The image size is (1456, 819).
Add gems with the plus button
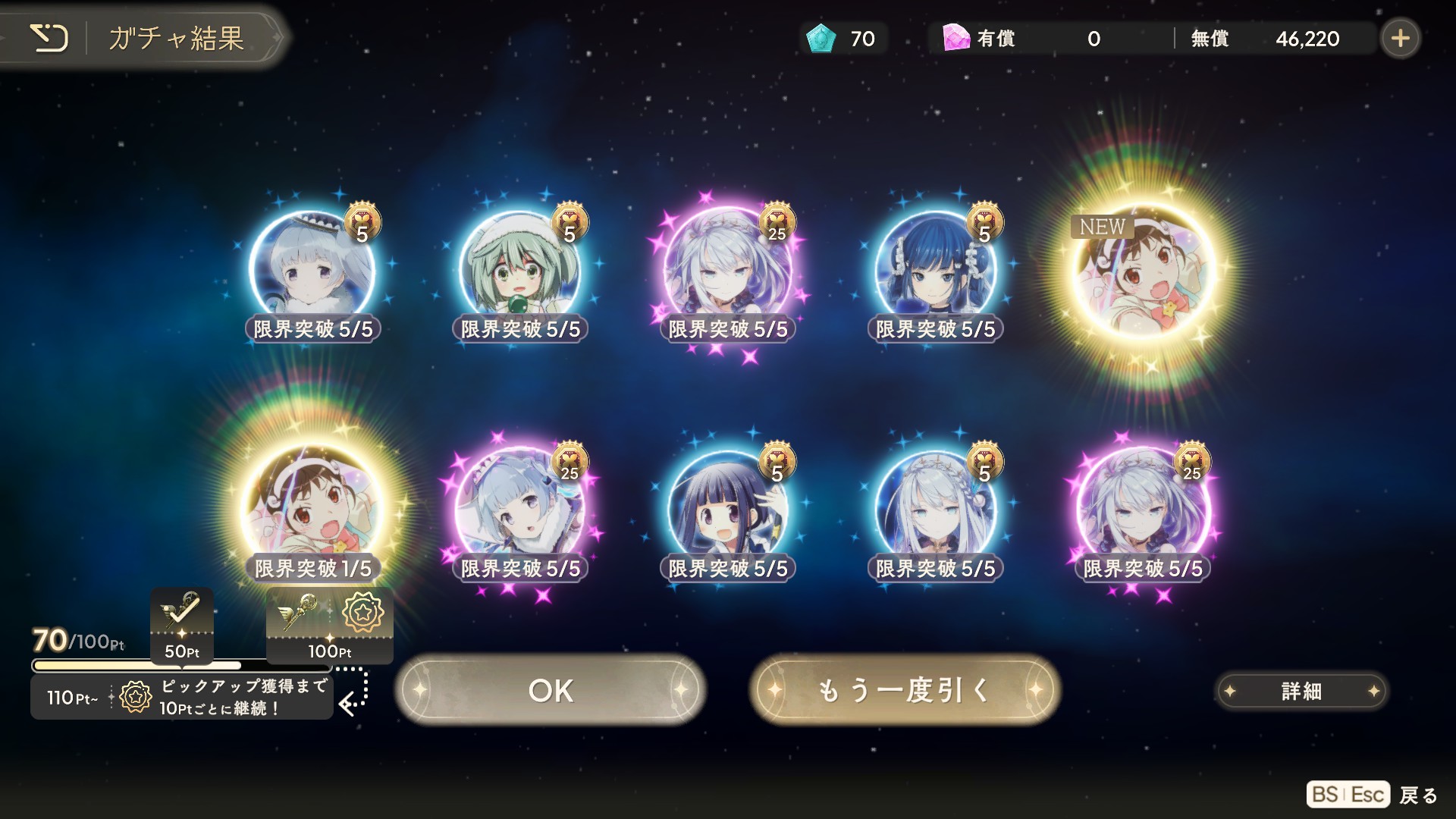(x=1400, y=38)
